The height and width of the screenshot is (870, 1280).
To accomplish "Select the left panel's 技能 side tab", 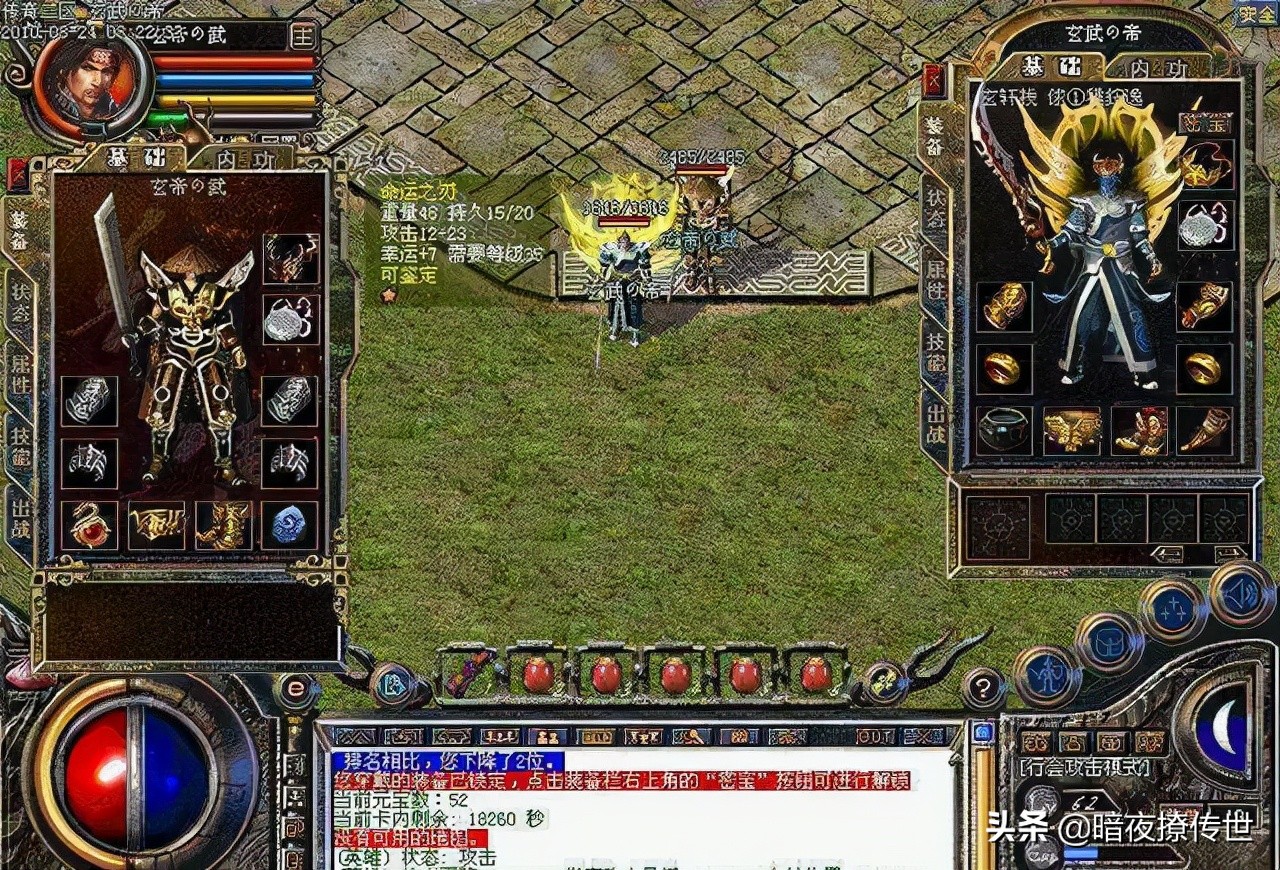I will [19, 441].
